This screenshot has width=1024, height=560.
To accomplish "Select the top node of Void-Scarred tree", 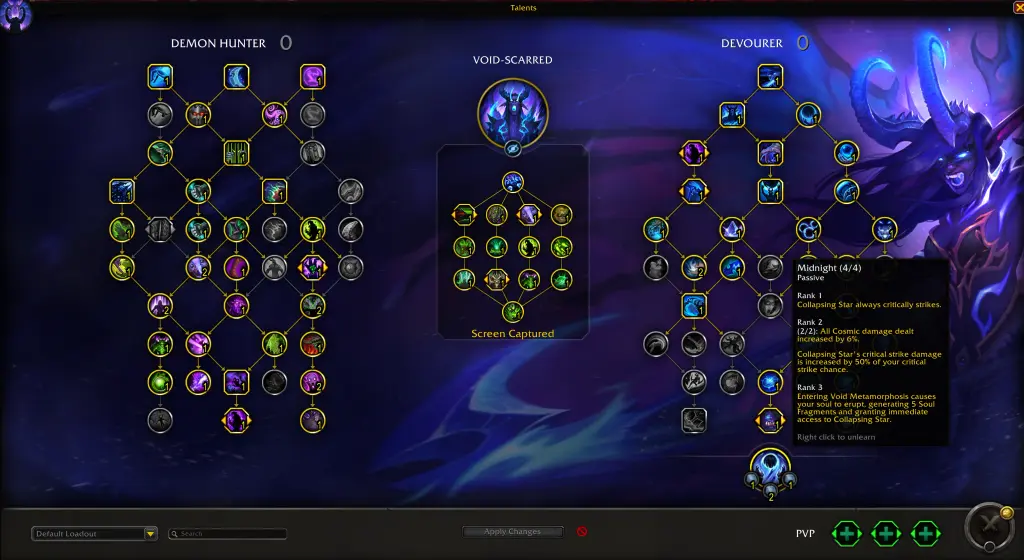I will point(512,183).
